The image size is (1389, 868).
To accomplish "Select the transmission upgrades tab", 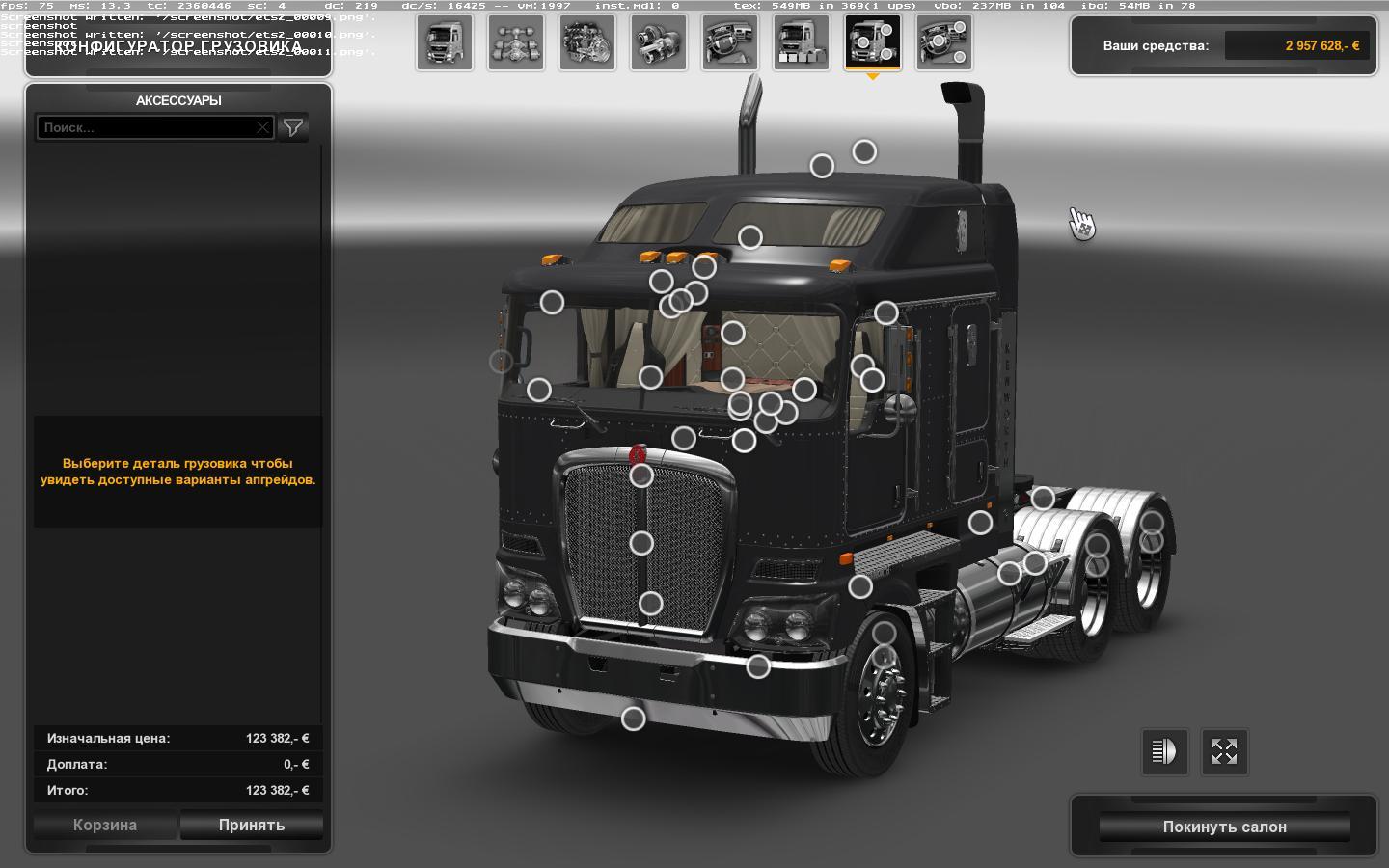I will click(x=659, y=42).
